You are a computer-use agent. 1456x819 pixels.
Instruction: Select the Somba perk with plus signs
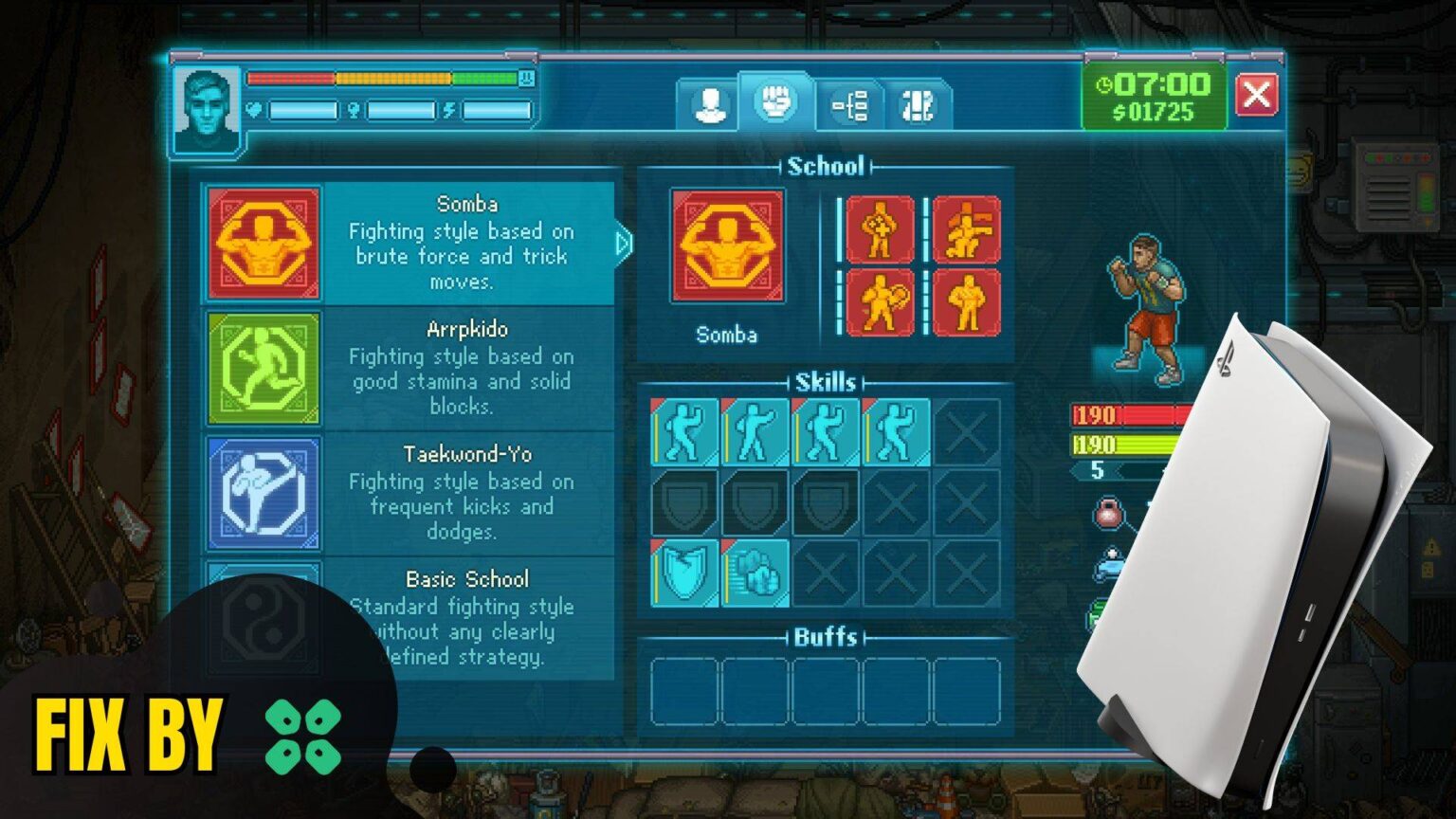click(880, 229)
